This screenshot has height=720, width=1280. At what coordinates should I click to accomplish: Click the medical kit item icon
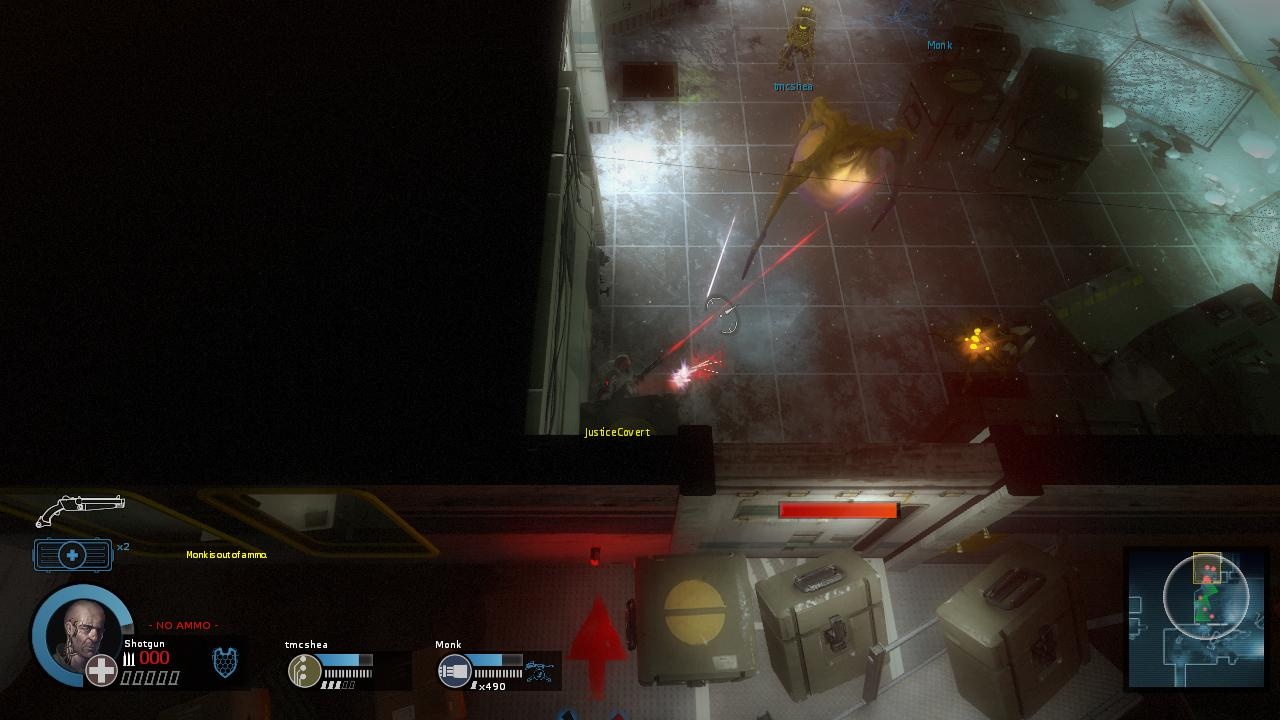pos(72,553)
